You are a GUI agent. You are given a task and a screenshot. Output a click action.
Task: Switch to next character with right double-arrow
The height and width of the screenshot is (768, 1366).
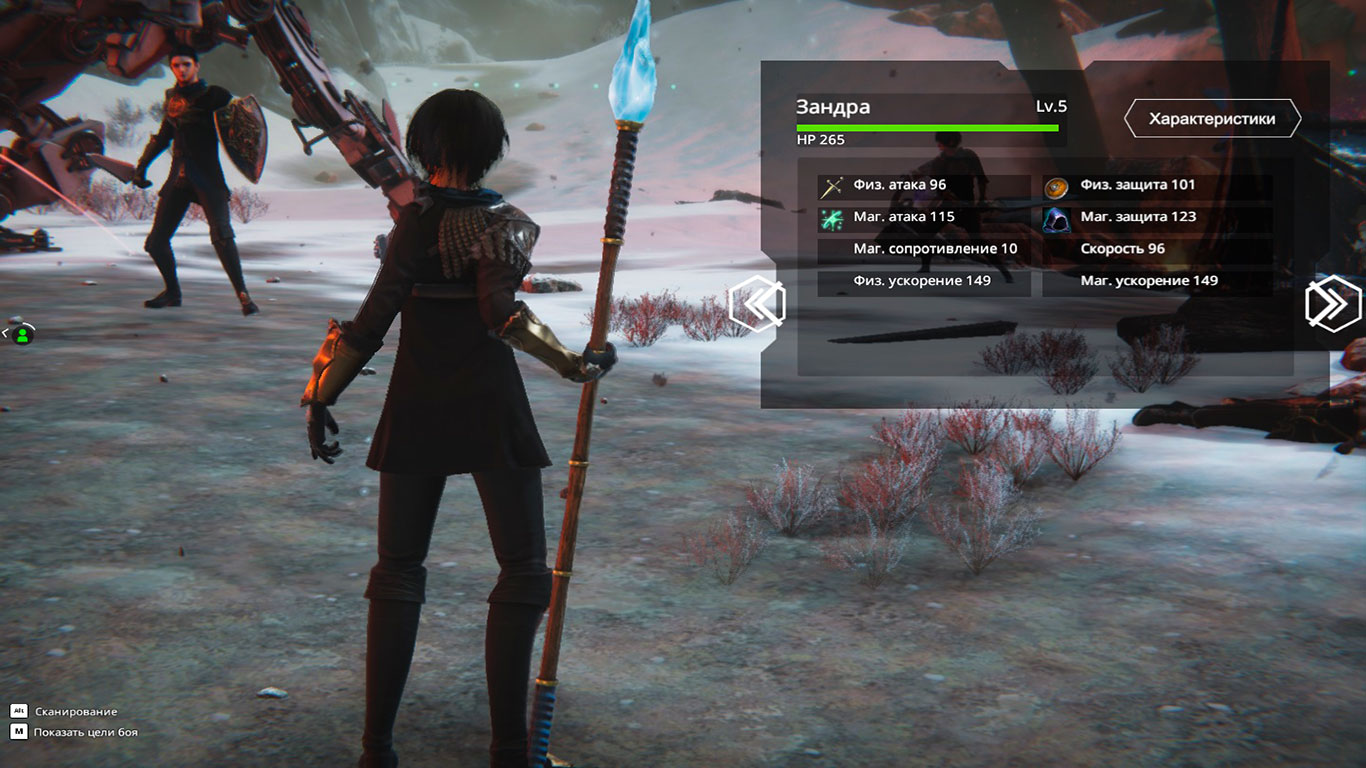point(1334,304)
